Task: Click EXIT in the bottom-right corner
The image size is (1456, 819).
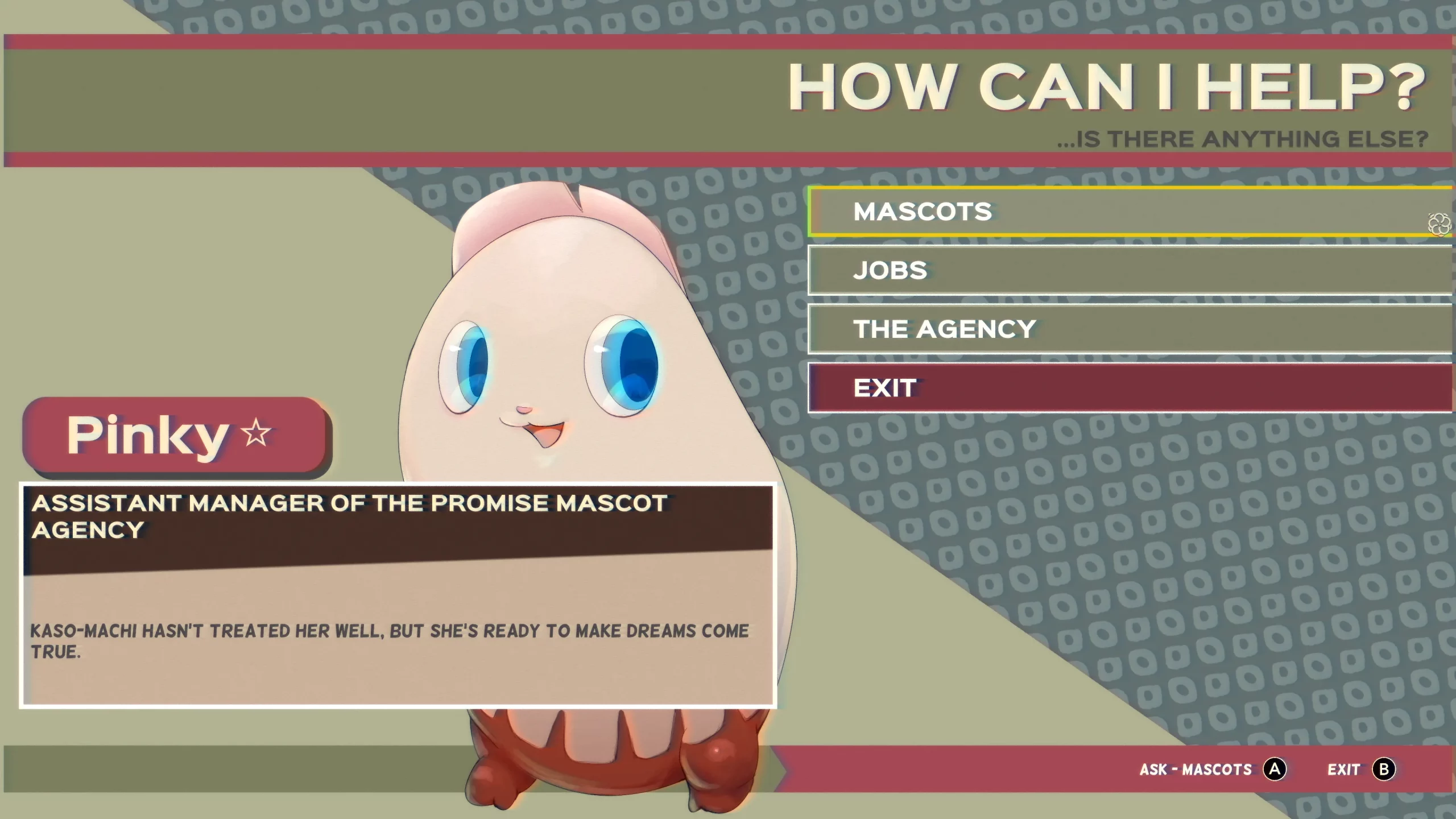Action: coord(1345,769)
